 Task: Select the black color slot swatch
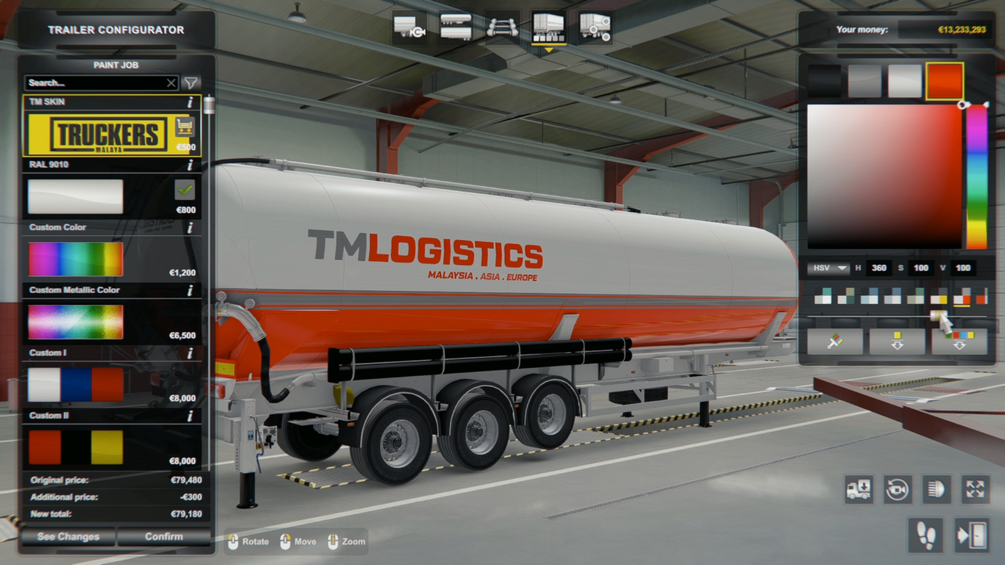[825, 81]
